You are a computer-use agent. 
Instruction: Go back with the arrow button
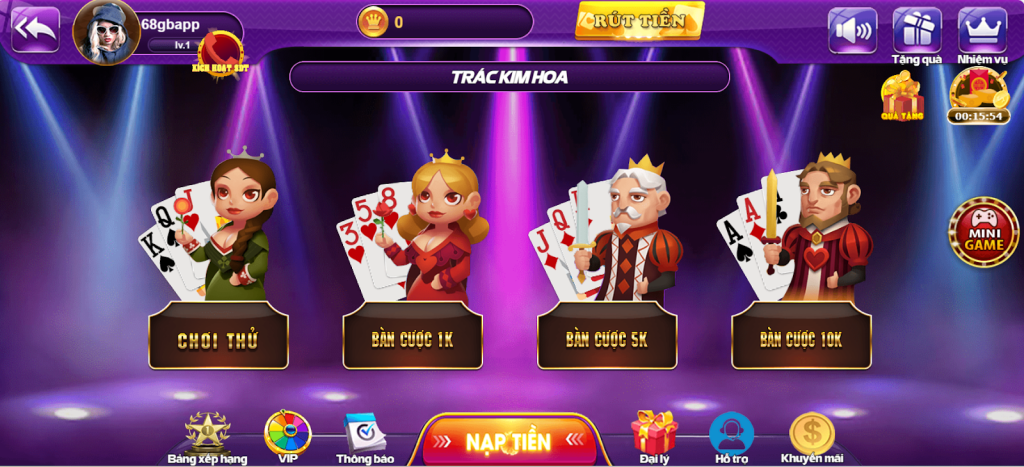click(x=35, y=30)
